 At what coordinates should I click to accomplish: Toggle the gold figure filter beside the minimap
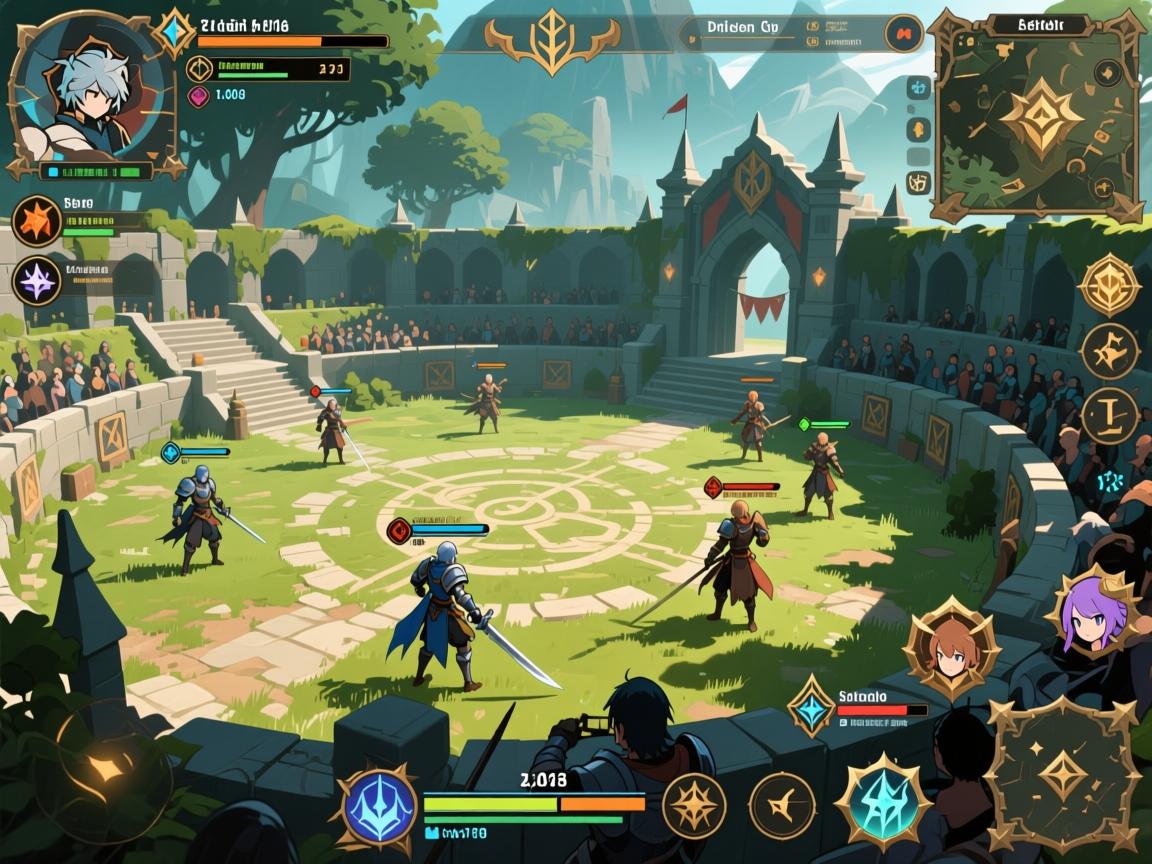point(918,130)
